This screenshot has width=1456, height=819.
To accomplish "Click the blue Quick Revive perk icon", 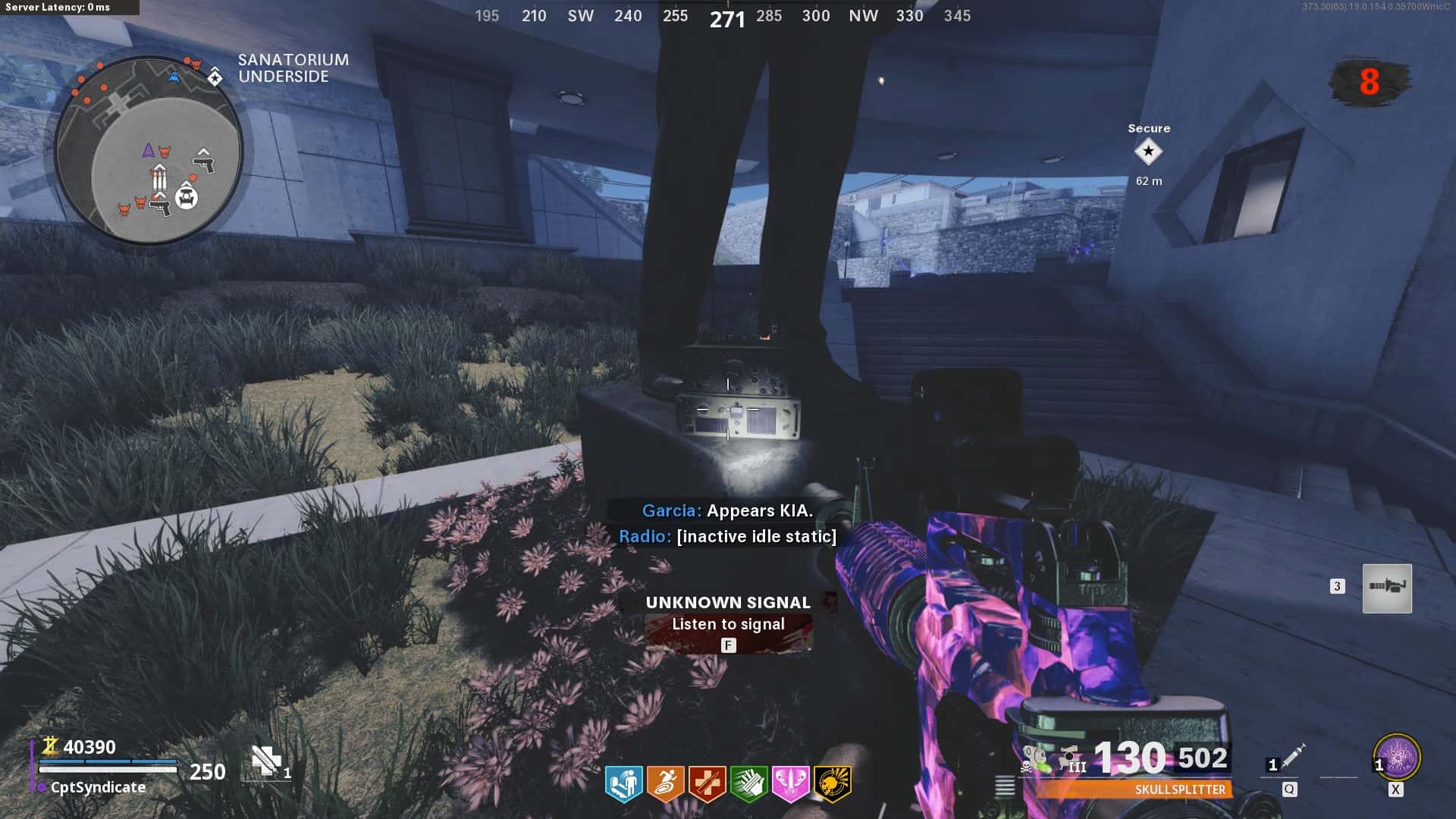I will [x=624, y=783].
